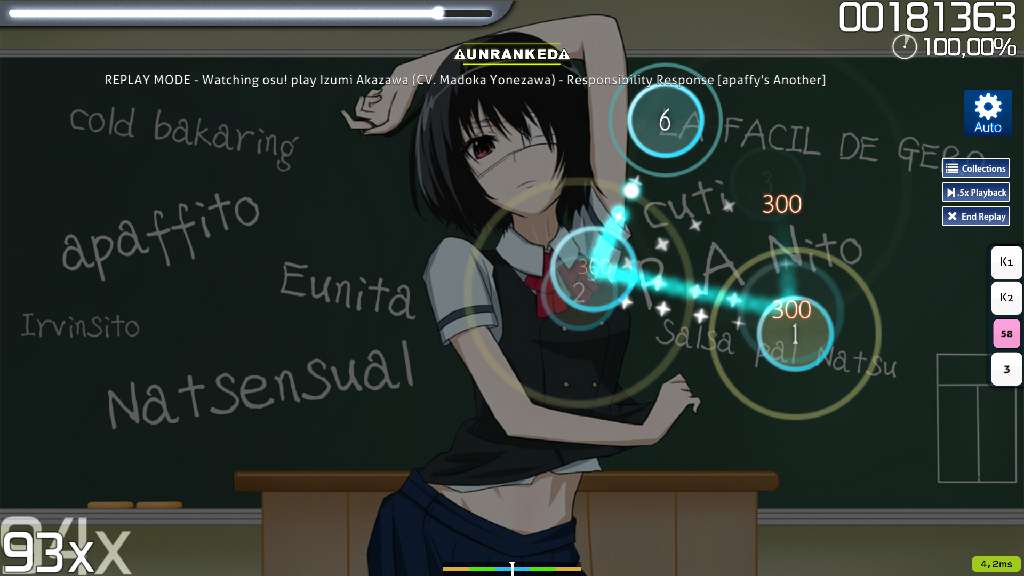Viewport: 1024px width, 576px height.
Task: Click the Auto mod gear icon
Action: point(987,112)
